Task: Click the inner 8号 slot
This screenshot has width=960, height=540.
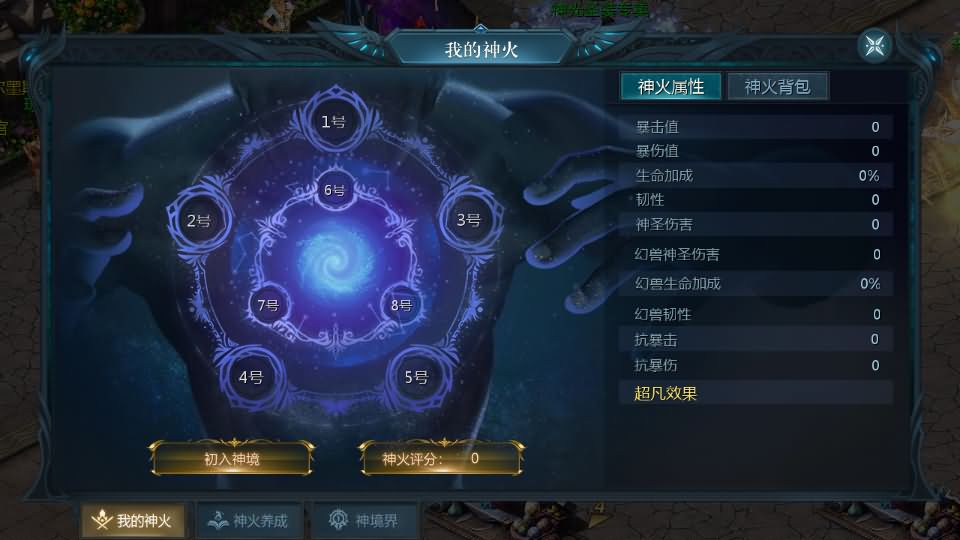Action: coord(401,305)
